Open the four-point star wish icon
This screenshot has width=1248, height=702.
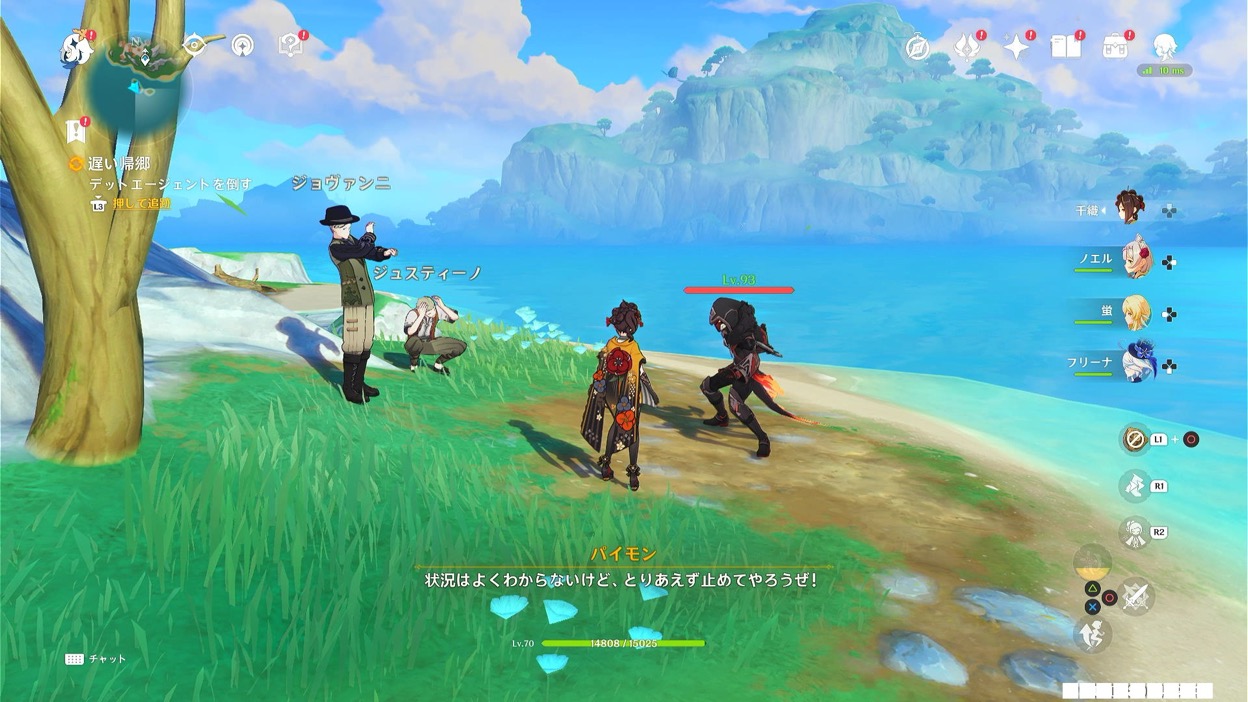coord(1017,47)
